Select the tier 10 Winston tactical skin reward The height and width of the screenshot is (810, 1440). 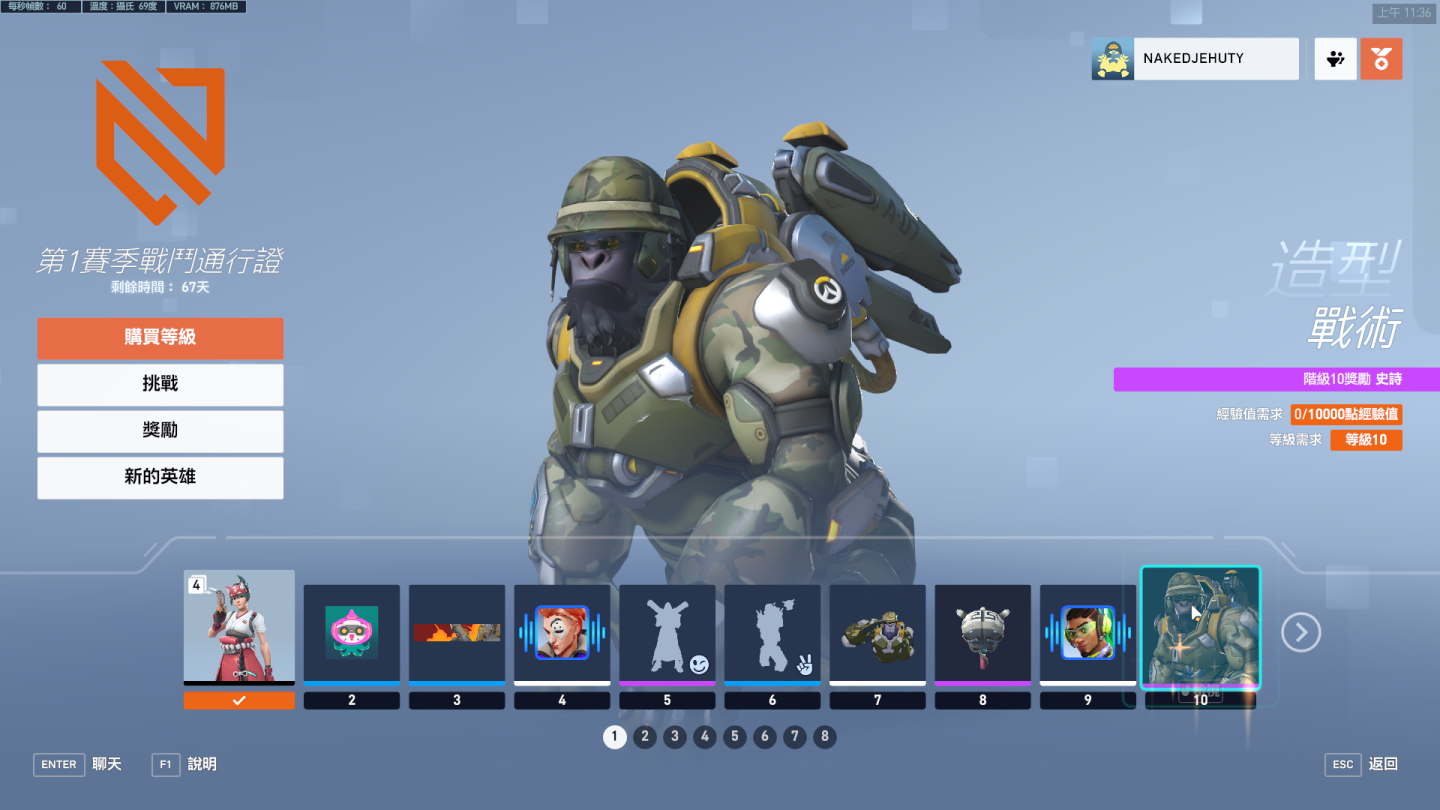coord(1200,628)
